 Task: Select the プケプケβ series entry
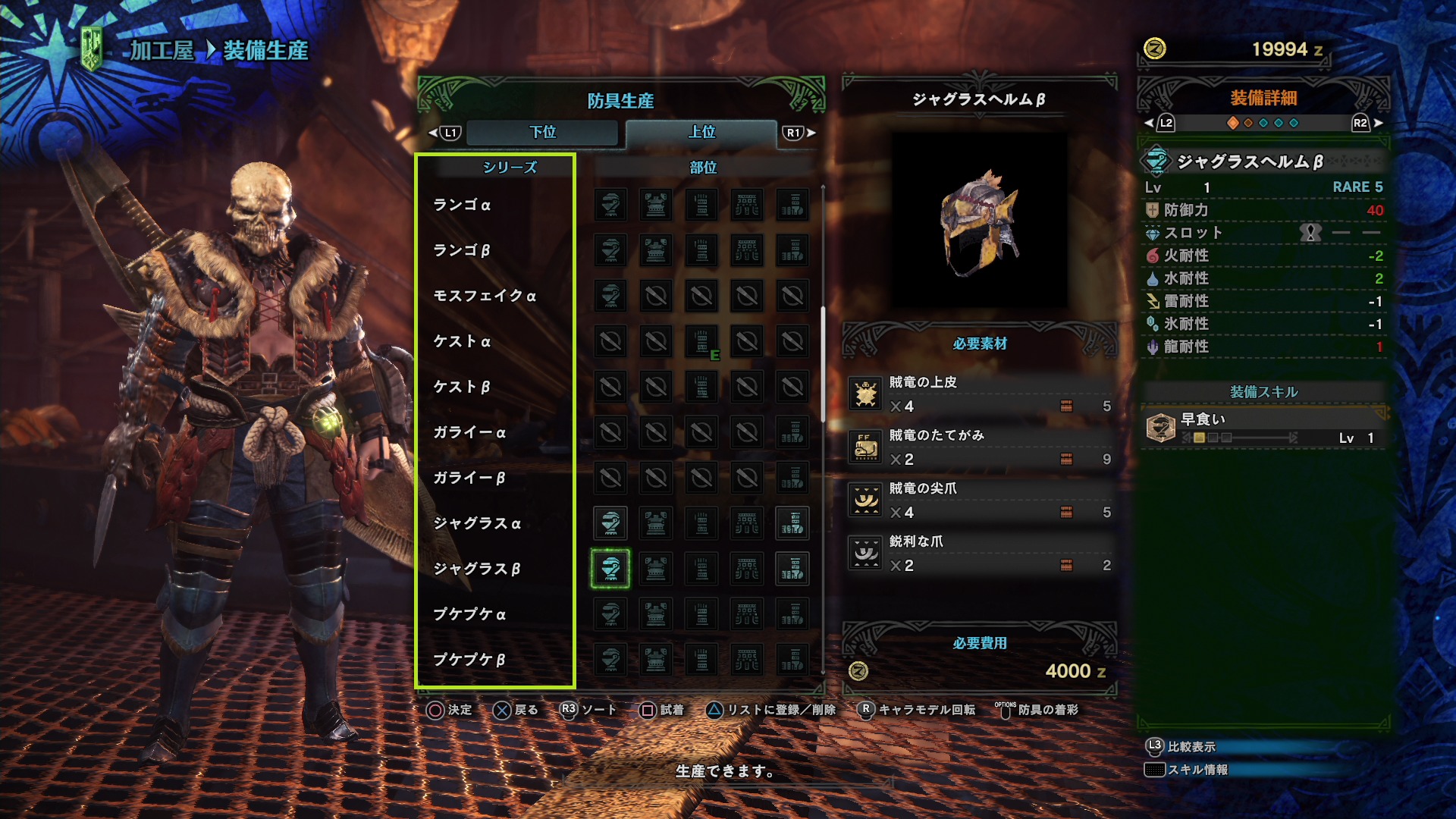click(x=469, y=660)
